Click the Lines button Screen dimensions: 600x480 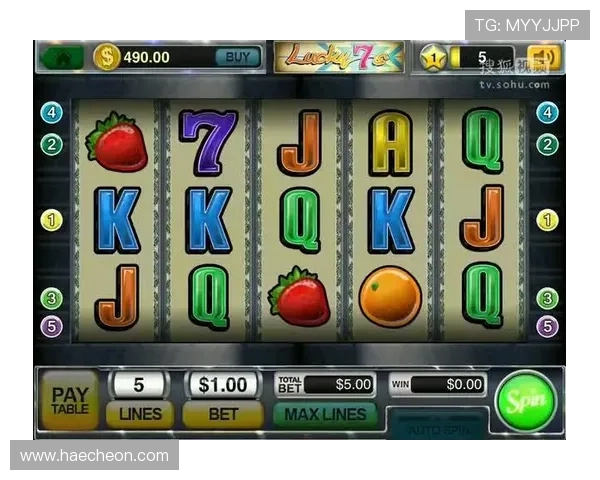click(140, 413)
